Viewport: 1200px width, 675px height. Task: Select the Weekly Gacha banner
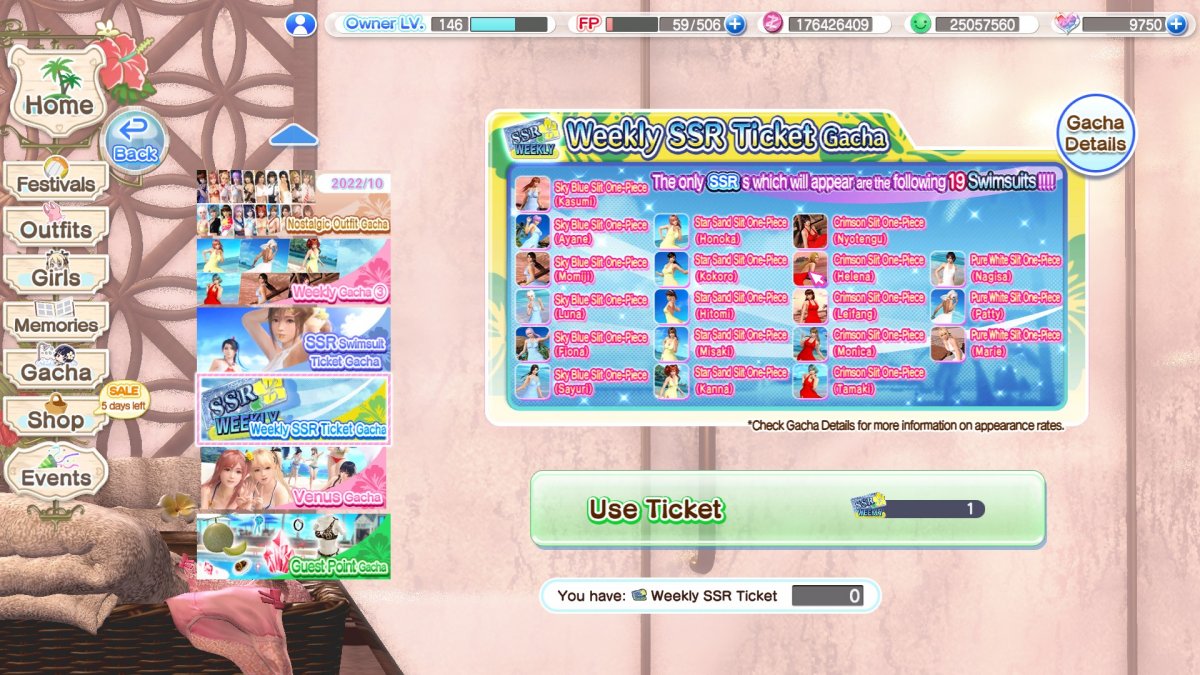[x=293, y=271]
